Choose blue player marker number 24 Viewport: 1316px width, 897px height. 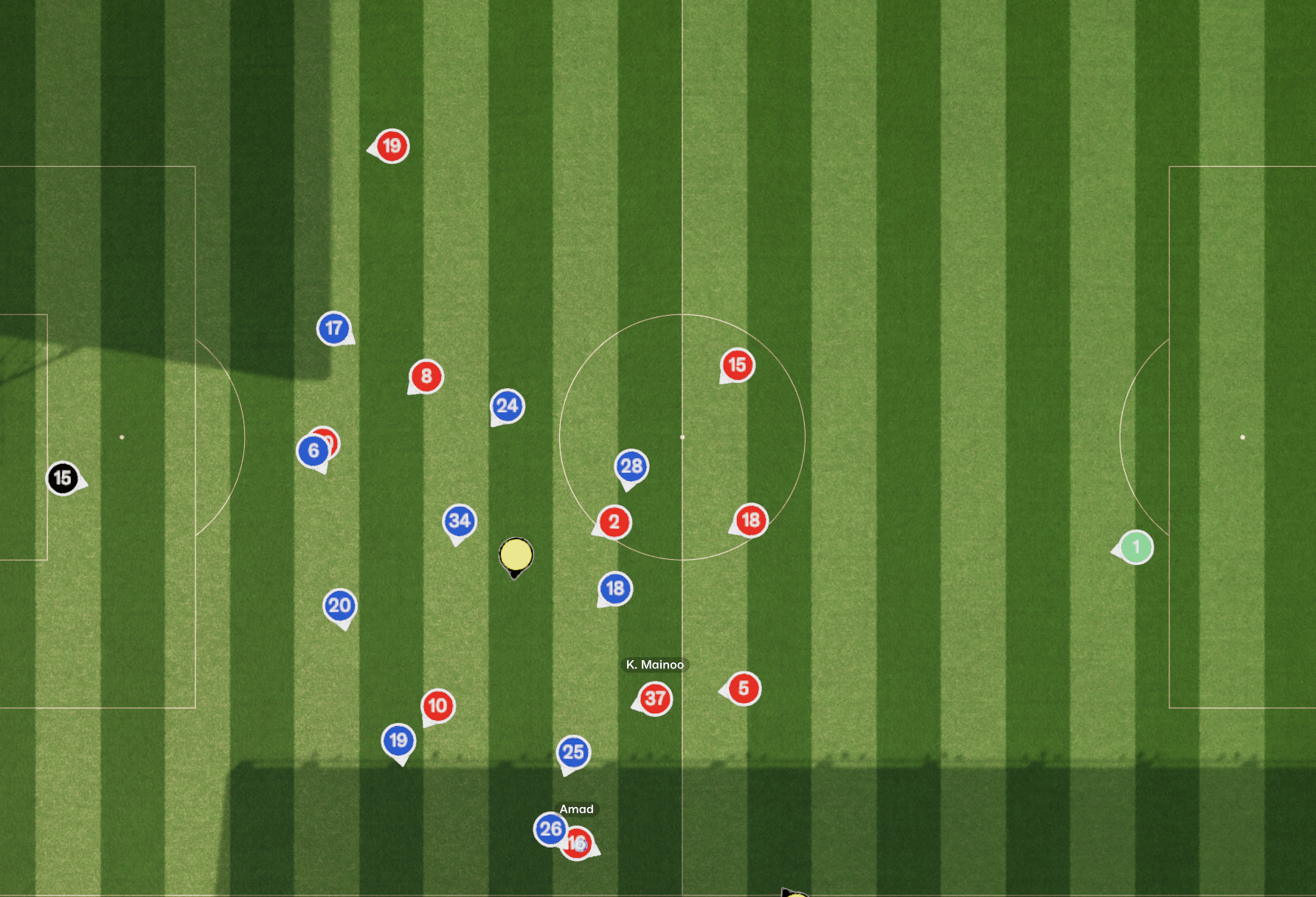pos(508,406)
